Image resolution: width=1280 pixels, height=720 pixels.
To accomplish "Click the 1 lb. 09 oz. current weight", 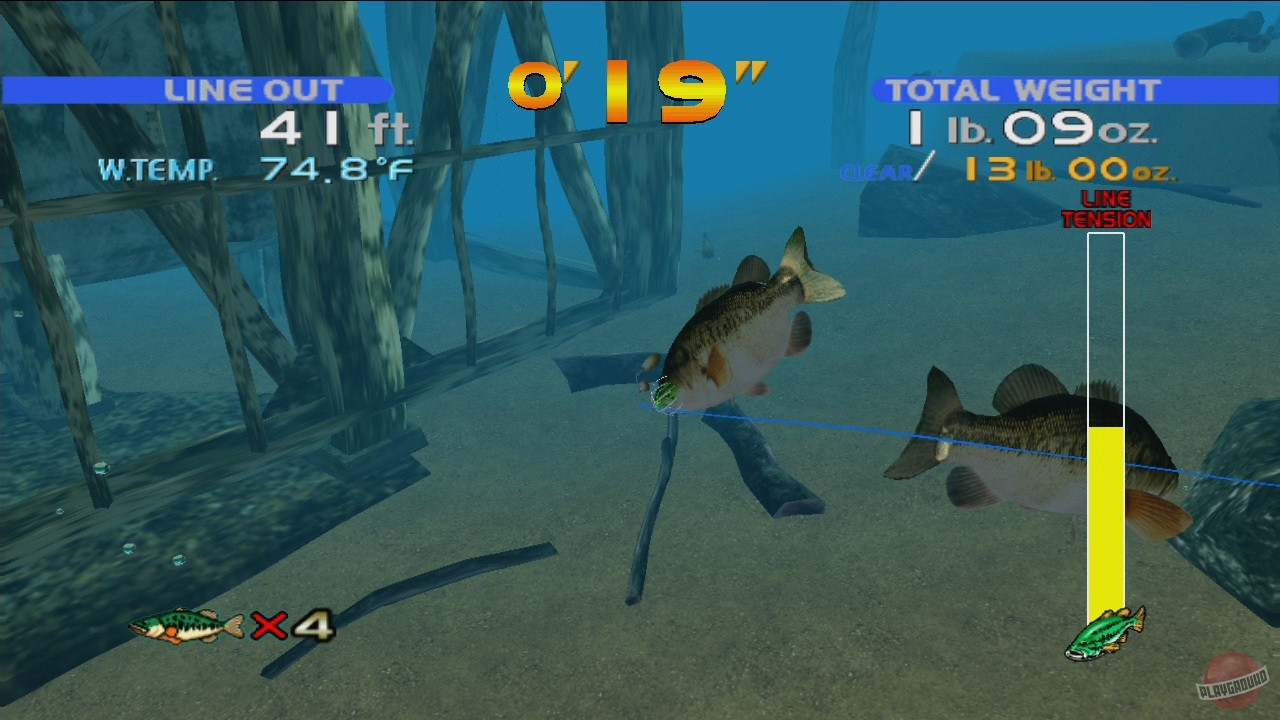I will (1040, 129).
